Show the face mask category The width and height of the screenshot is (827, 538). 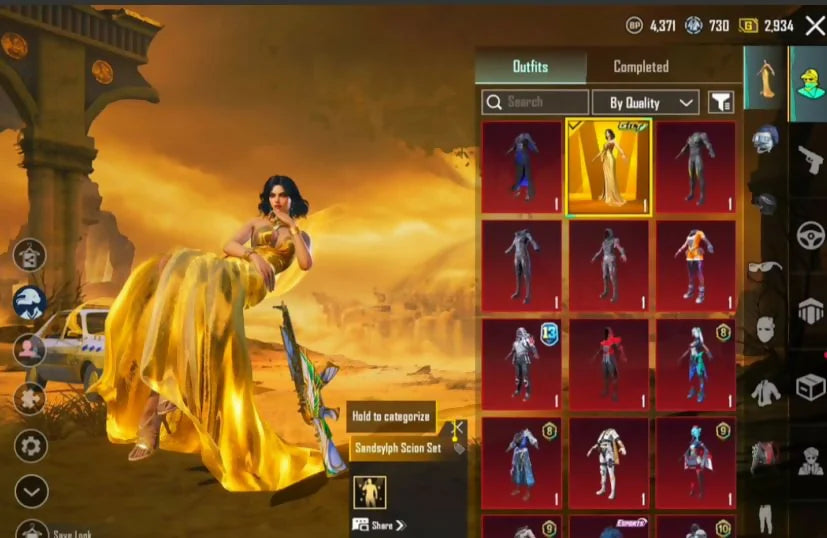pyautogui.click(x=765, y=328)
